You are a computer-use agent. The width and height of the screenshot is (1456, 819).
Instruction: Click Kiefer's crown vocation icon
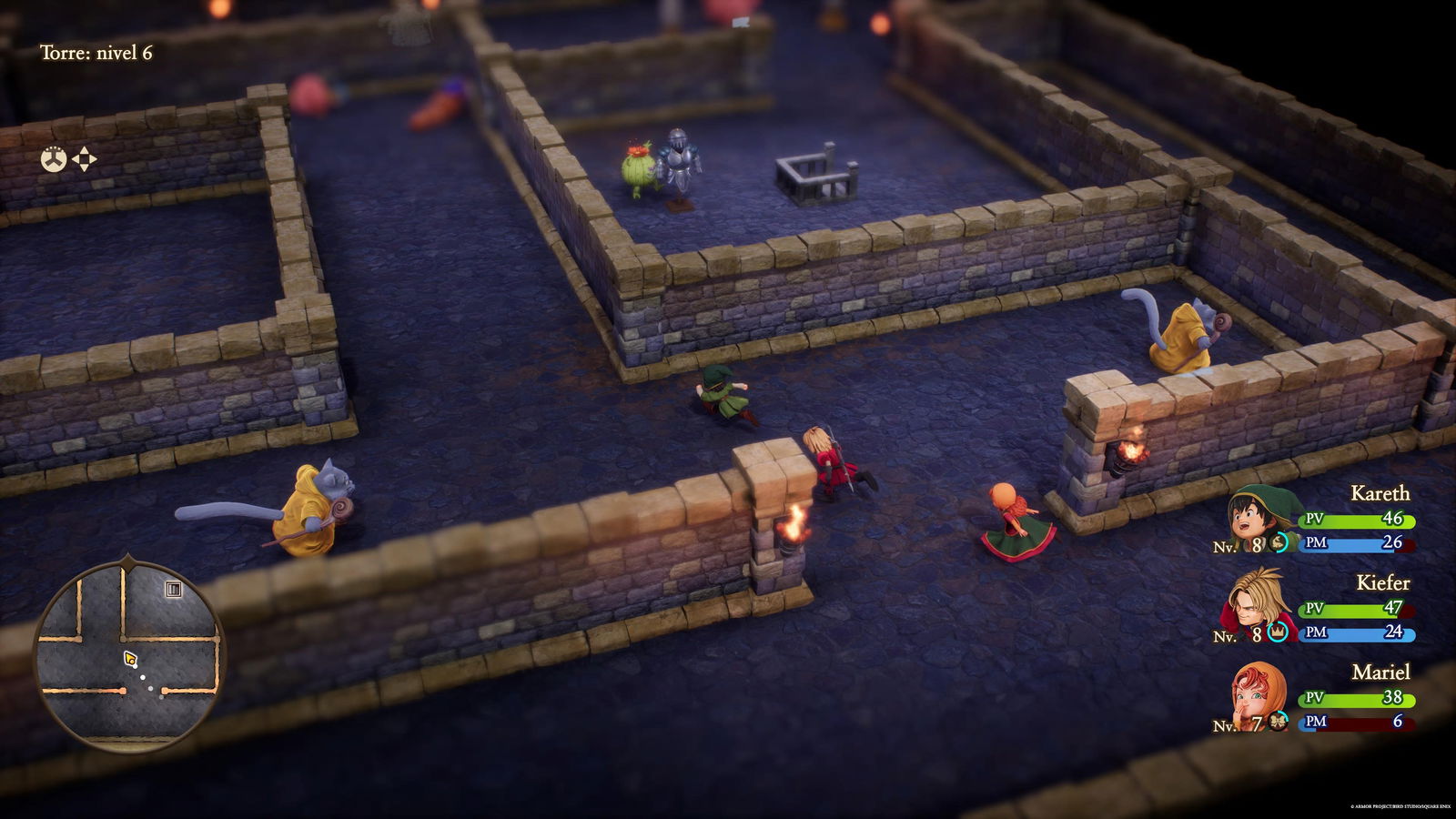click(1277, 631)
